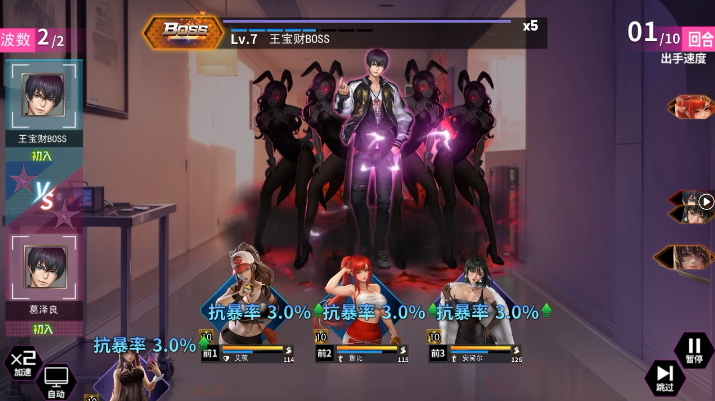Toggle the x2 speed-up (加速) button
The height and width of the screenshot is (401, 715).
click(22, 362)
